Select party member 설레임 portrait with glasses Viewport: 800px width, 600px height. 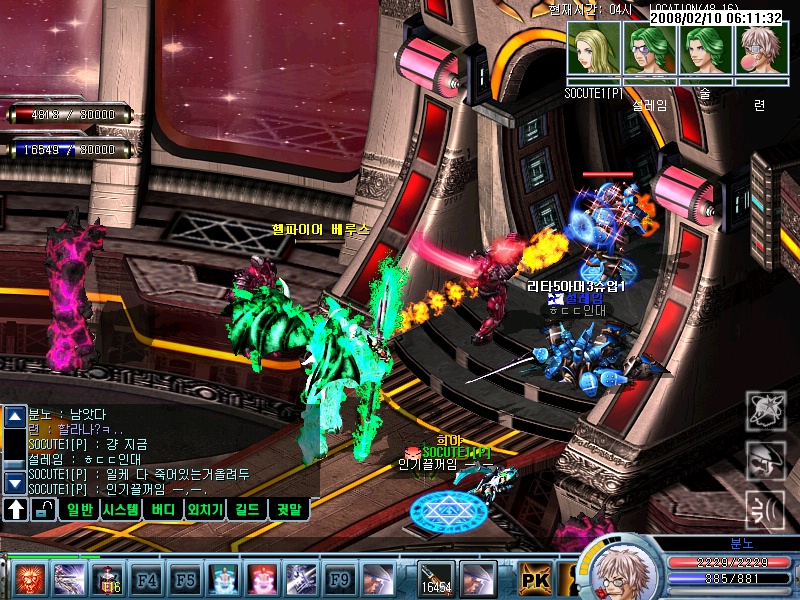point(650,49)
